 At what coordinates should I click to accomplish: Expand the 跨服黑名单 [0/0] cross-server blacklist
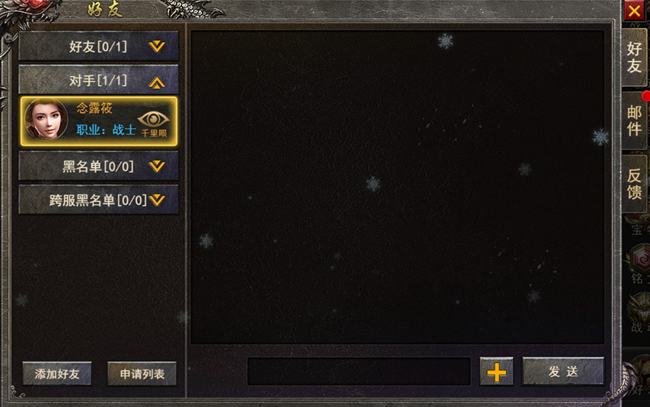pos(98,199)
